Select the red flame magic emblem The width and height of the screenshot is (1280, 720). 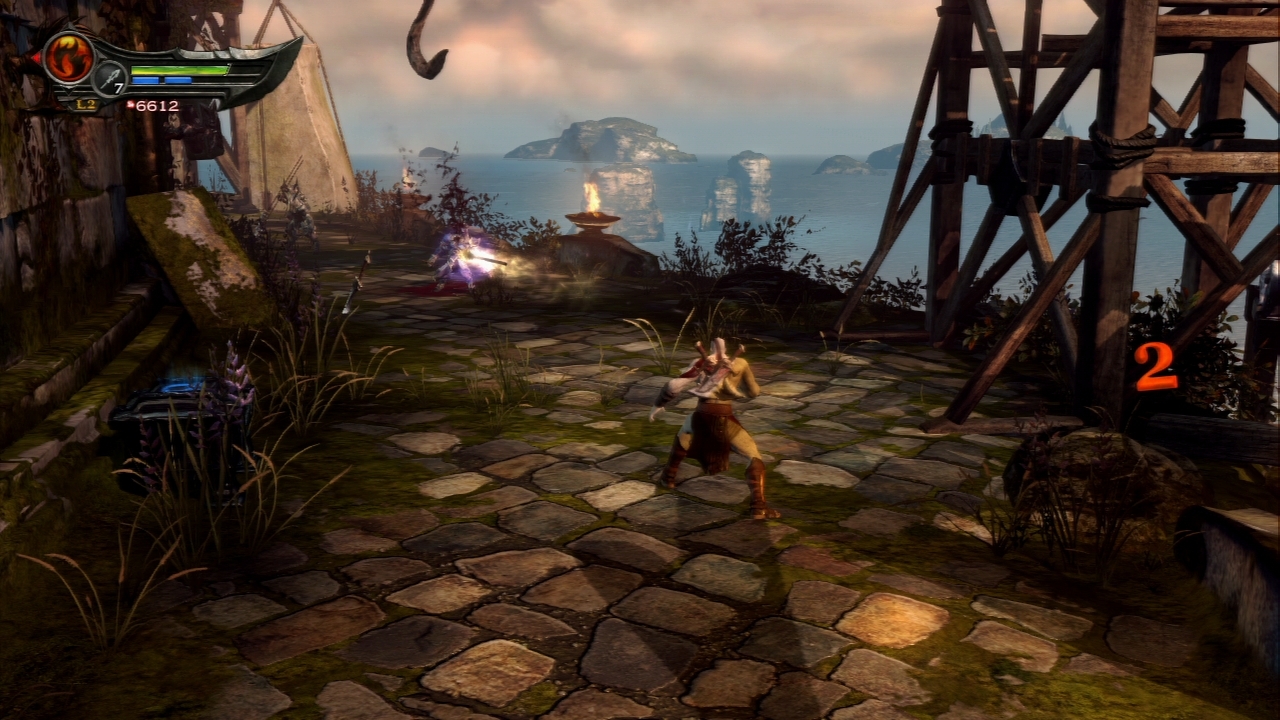[x=68, y=57]
